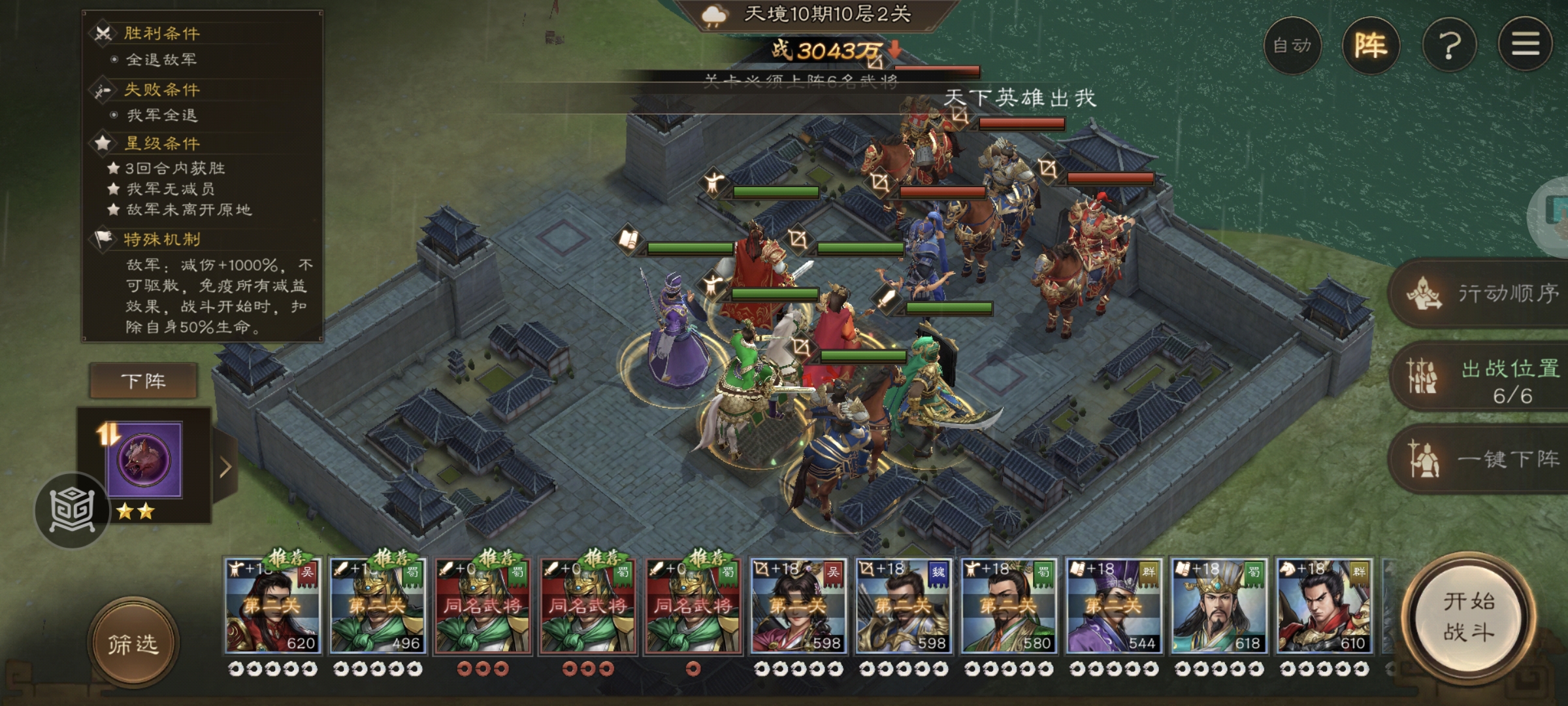Toggle the 自动 auto-battle button
This screenshot has width=1568, height=706.
pyautogui.click(x=1292, y=46)
